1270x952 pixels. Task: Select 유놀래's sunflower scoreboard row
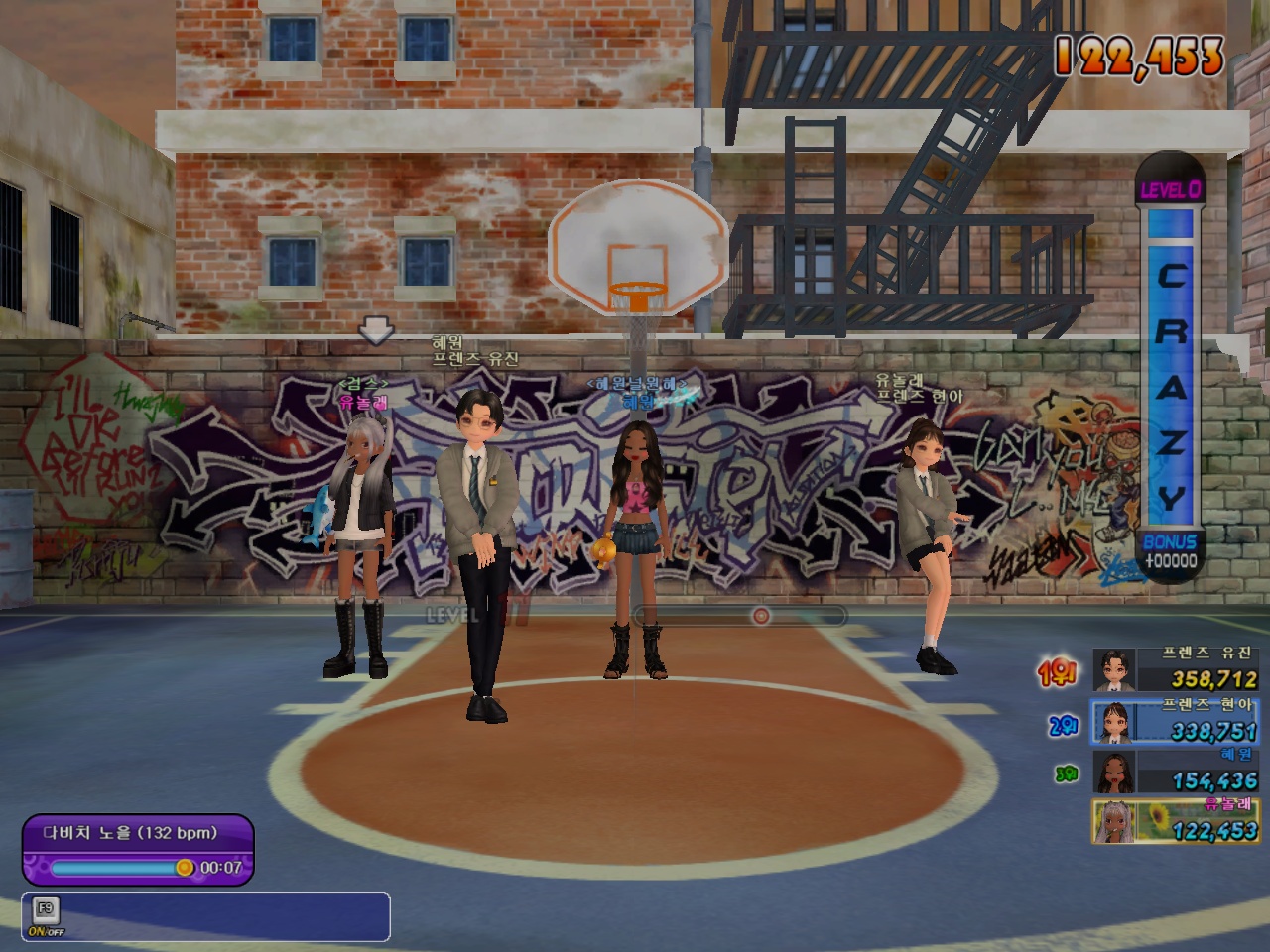pos(1176,822)
